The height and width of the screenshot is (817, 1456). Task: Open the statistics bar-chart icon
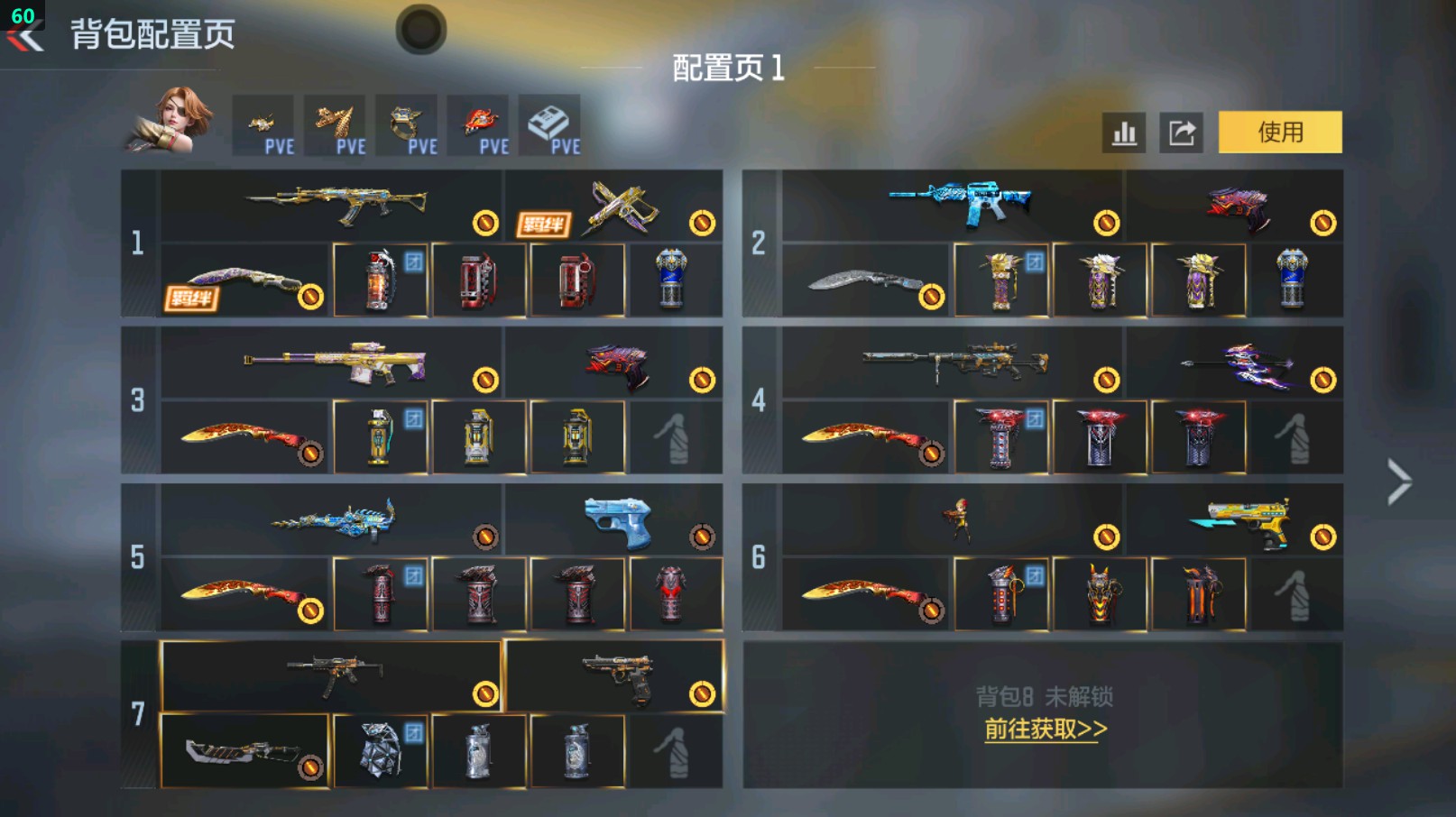point(1123,131)
